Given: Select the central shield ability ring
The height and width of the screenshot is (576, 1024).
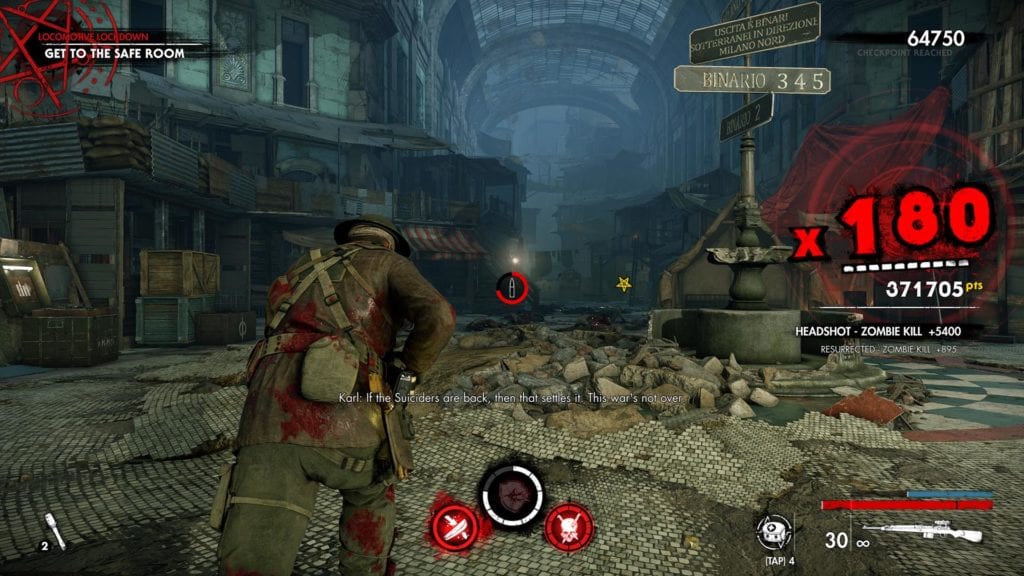Looking at the screenshot, I should [511, 495].
